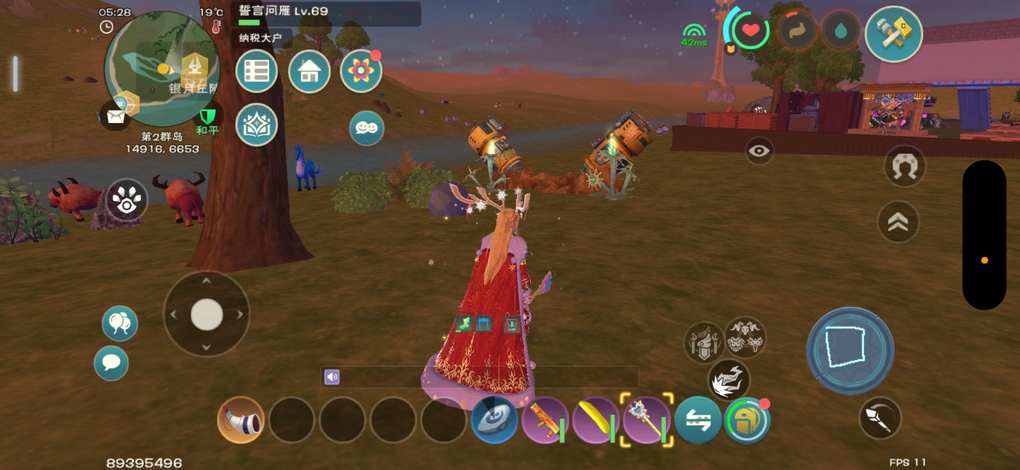This screenshot has width=1020, height=470.
Task: Tap the double-chevron jump button
Action: pos(898,222)
